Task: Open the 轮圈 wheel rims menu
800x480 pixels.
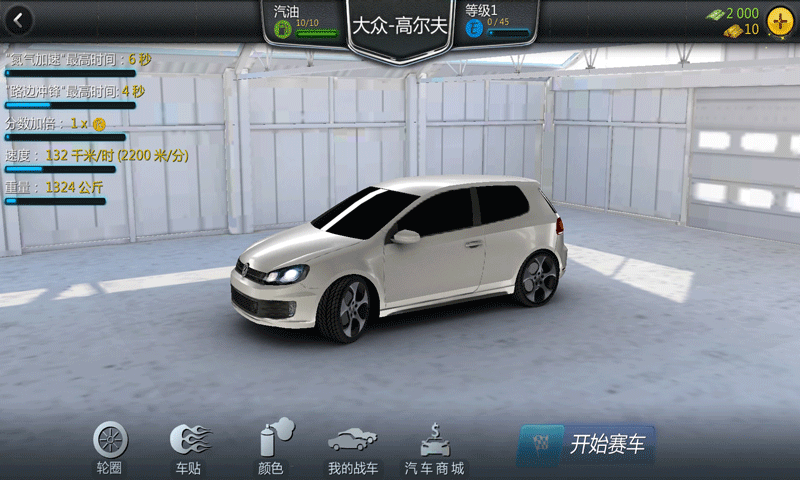Action: 110,446
